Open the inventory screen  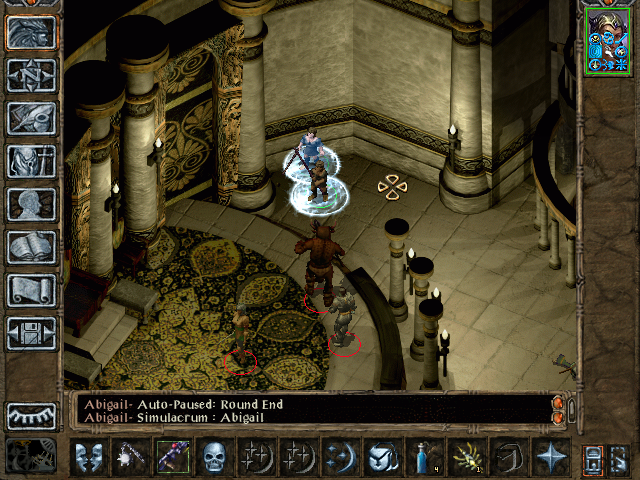coord(31,161)
